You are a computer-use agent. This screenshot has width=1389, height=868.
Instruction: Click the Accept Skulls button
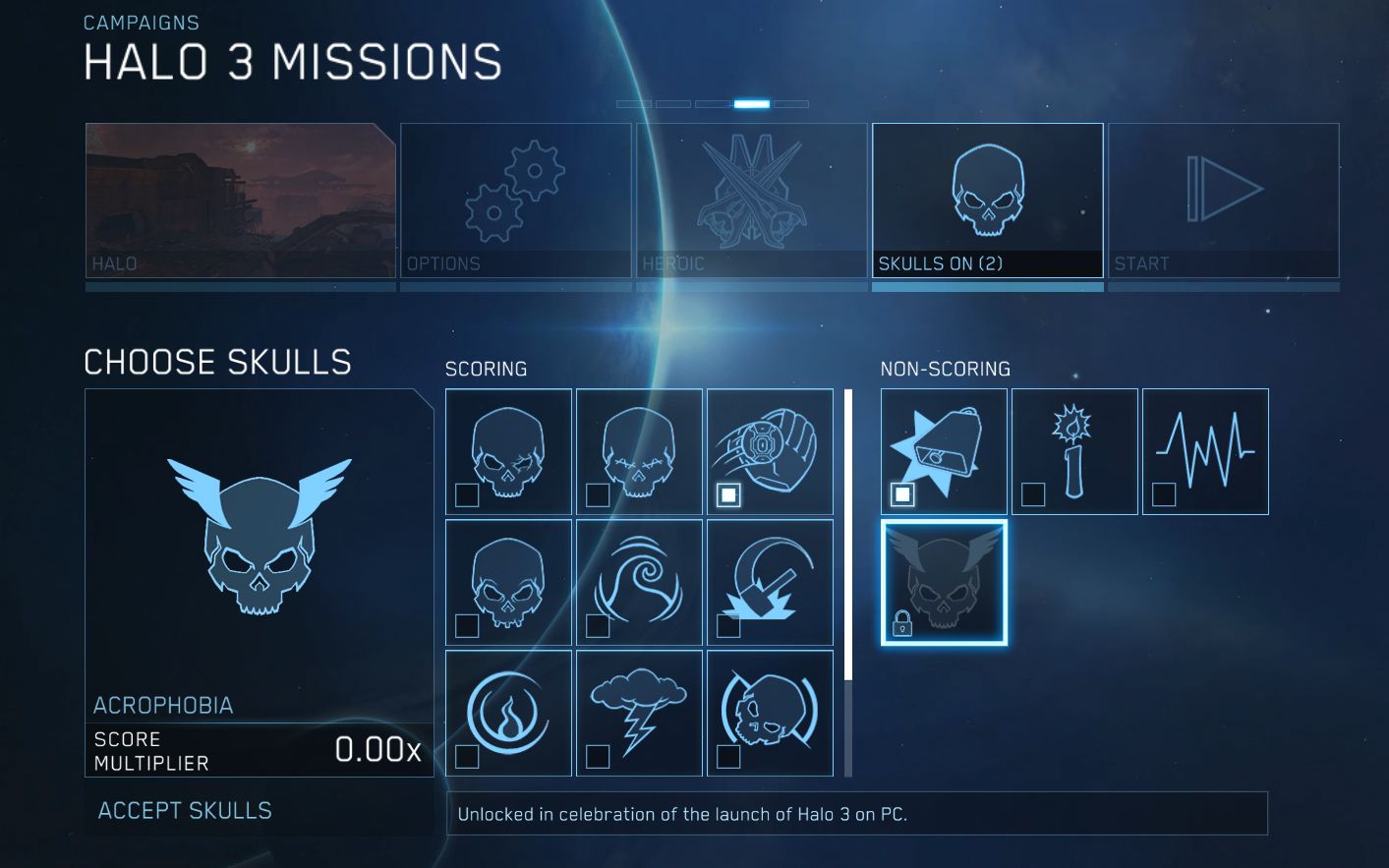[x=184, y=810]
